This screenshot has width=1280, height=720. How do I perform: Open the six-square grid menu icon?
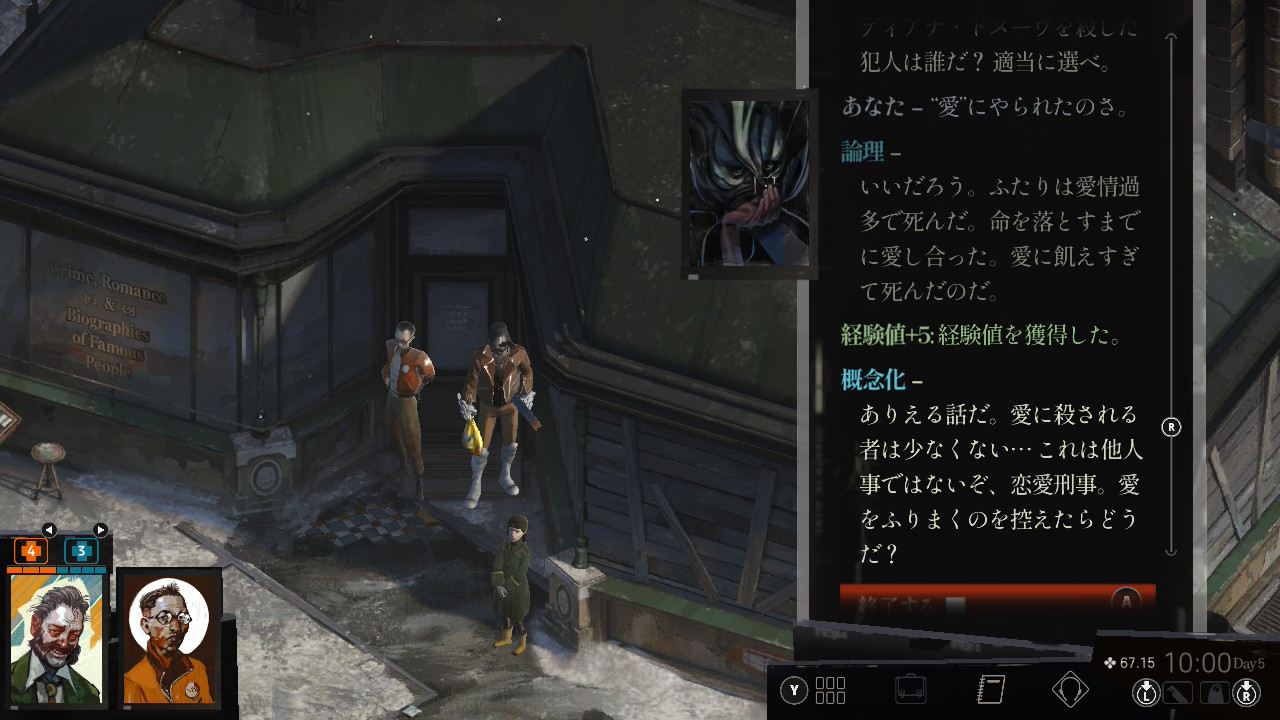pyautogui.click(x=830, y=690)
